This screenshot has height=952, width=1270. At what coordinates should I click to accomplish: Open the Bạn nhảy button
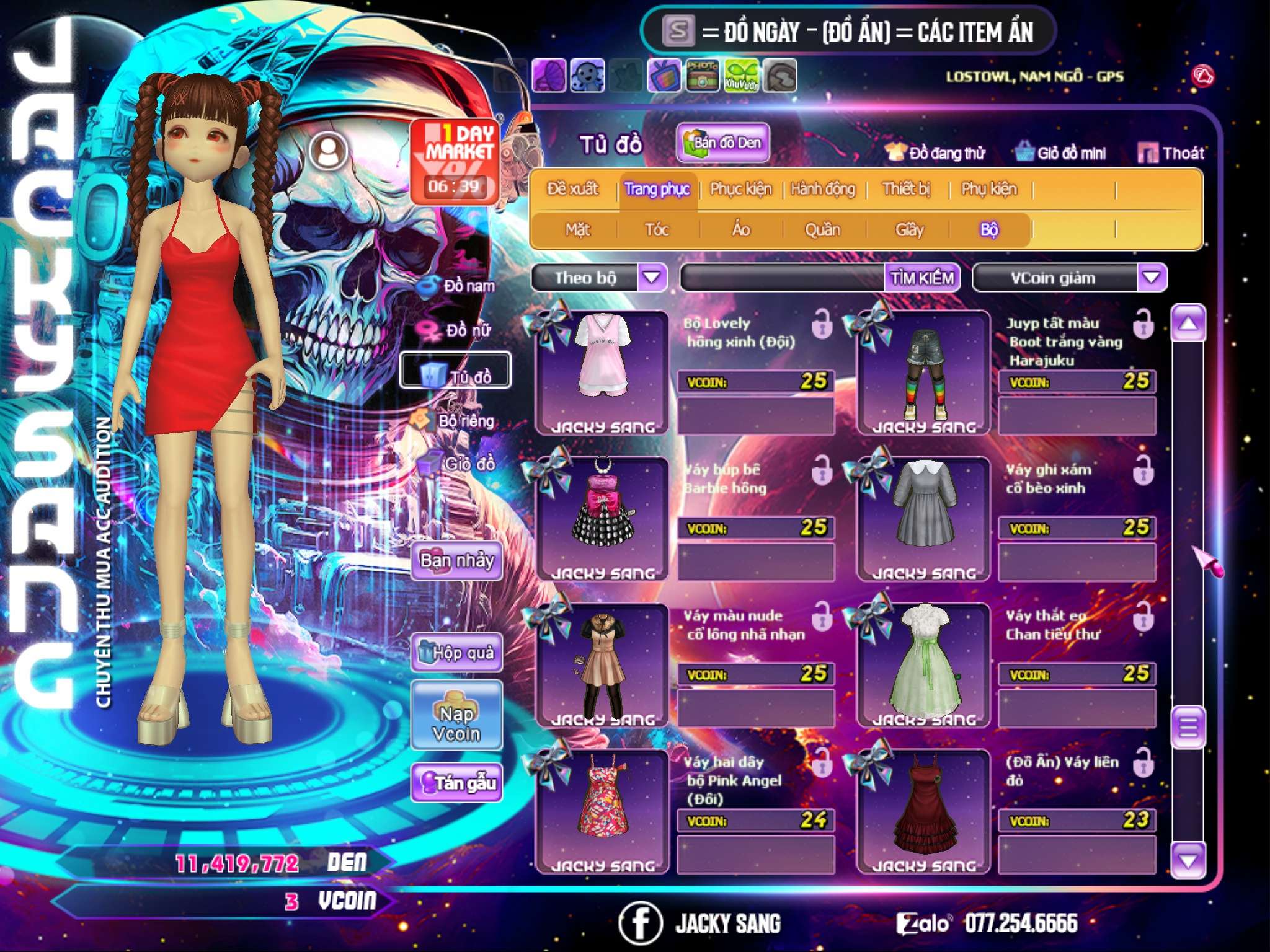(457, 561)
